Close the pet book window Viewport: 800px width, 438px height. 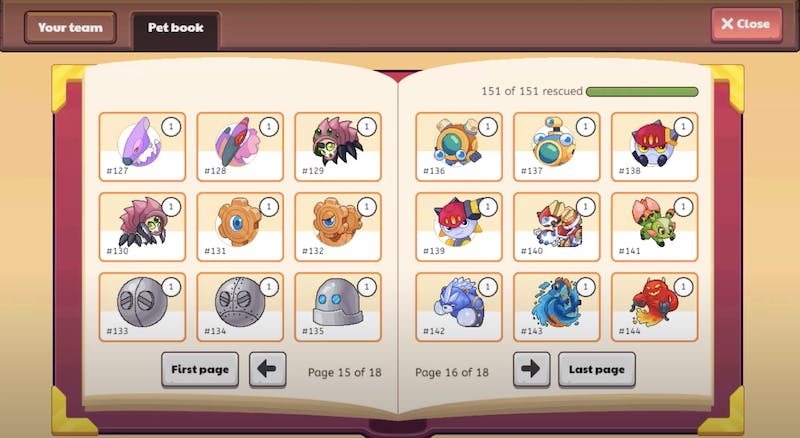pyautogui.click(x=746, y=24)
